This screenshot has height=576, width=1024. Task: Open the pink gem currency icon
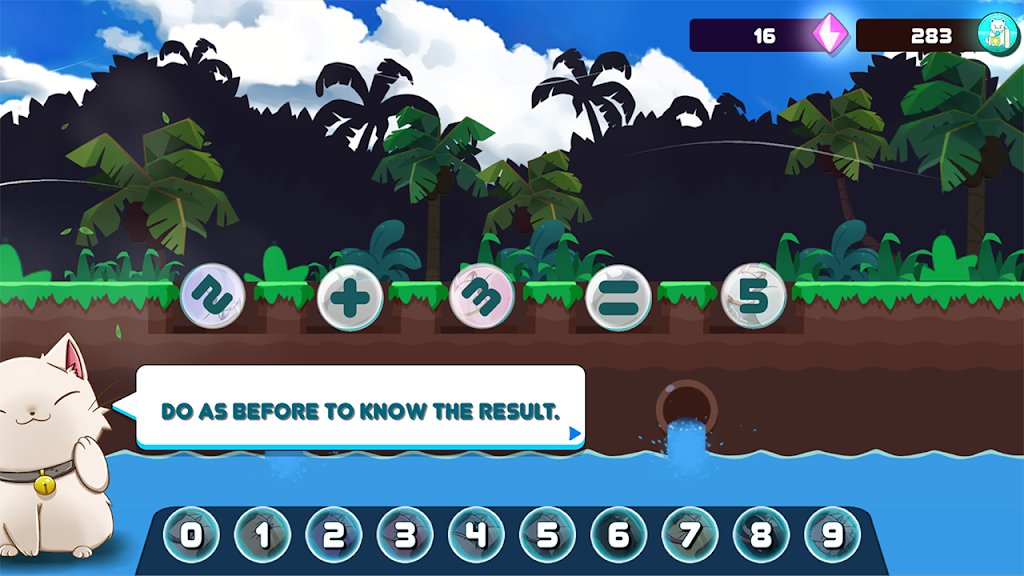click(x=829, y=35)
